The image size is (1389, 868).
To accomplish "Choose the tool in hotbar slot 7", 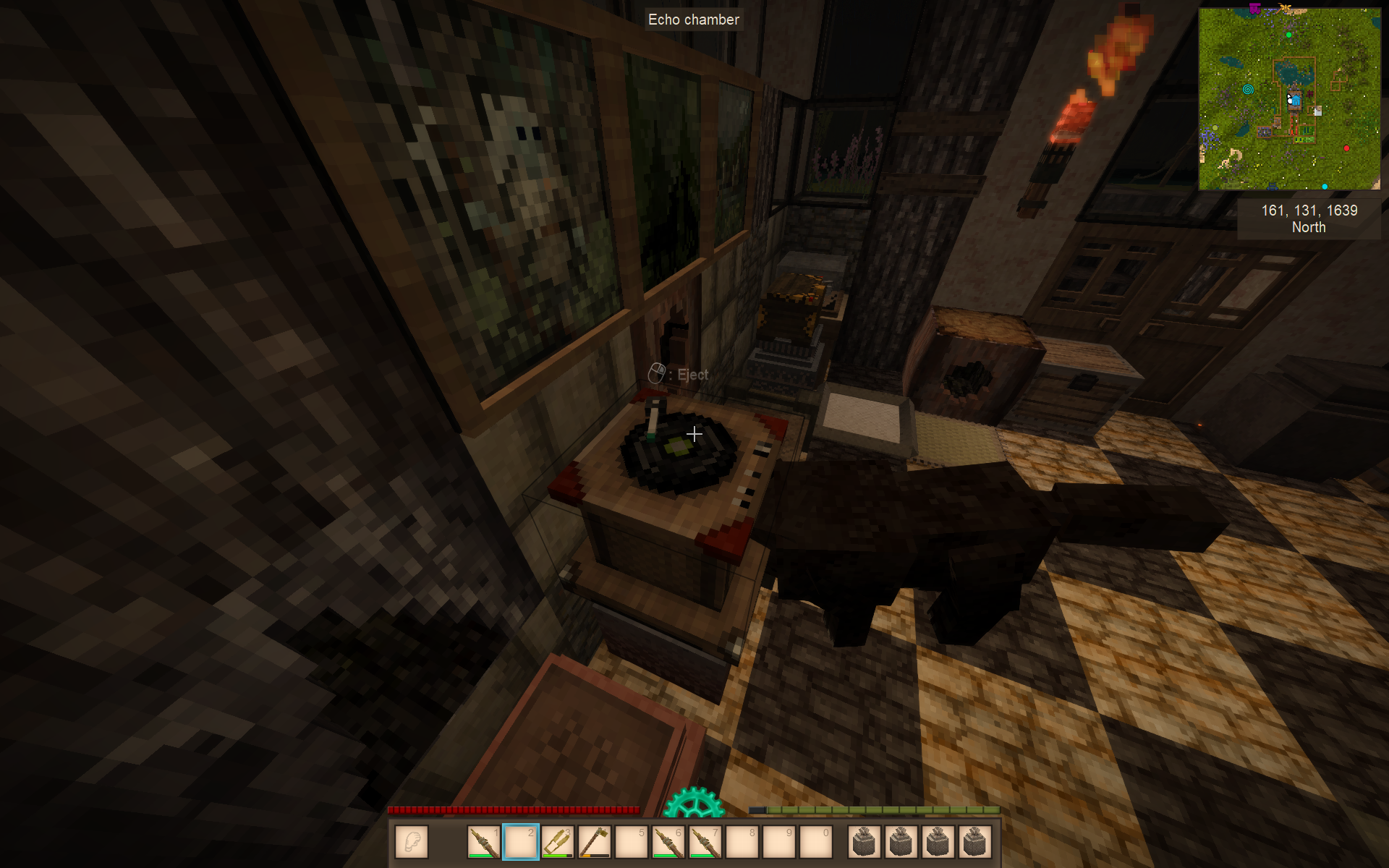I will pos(705,842).
